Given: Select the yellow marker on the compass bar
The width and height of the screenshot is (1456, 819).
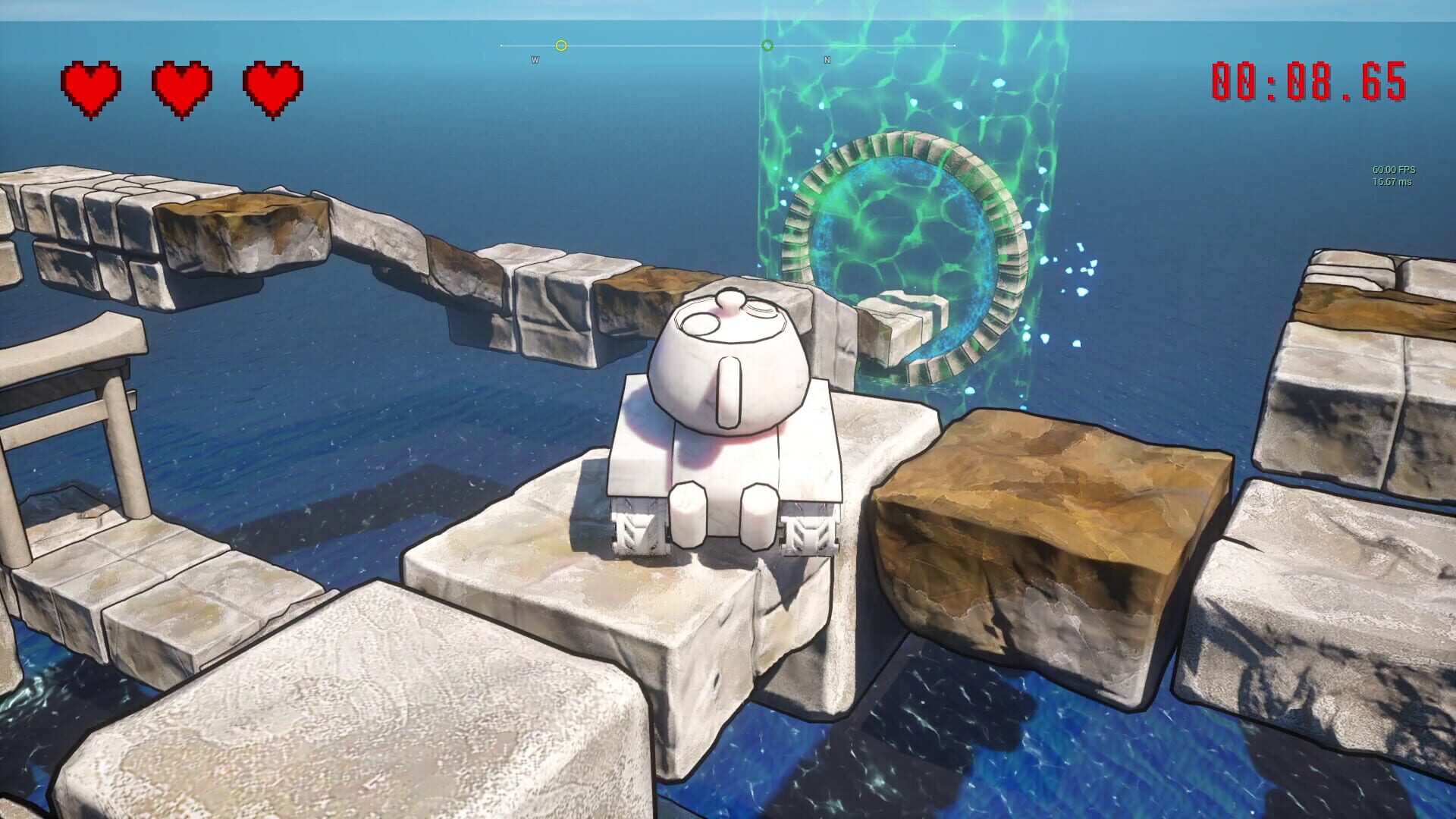Looking at the screenshot, I should (x=561, y=45).
